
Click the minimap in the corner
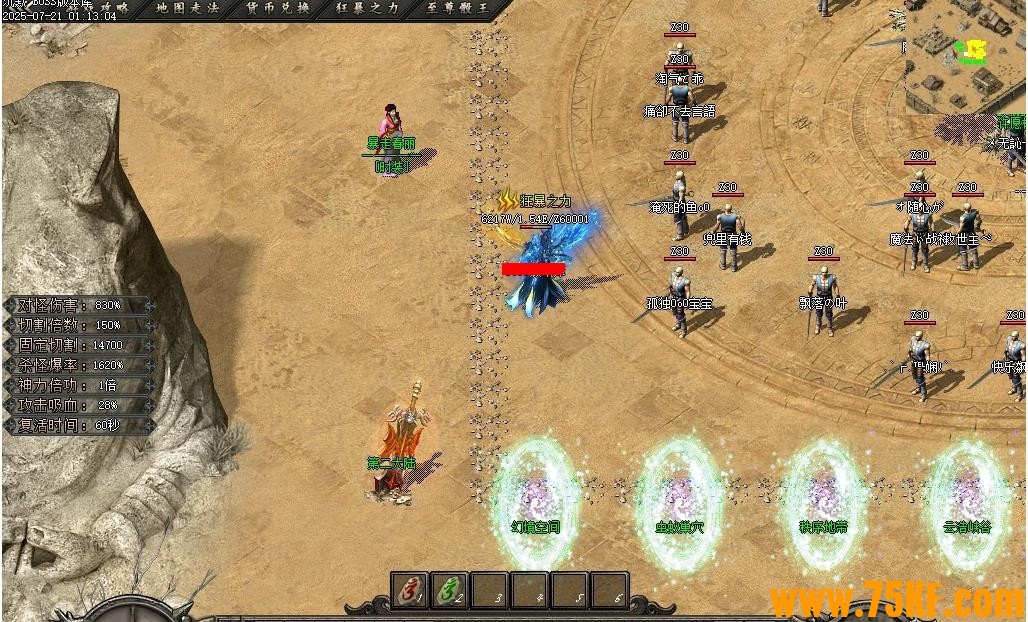[x=966, y=55]
